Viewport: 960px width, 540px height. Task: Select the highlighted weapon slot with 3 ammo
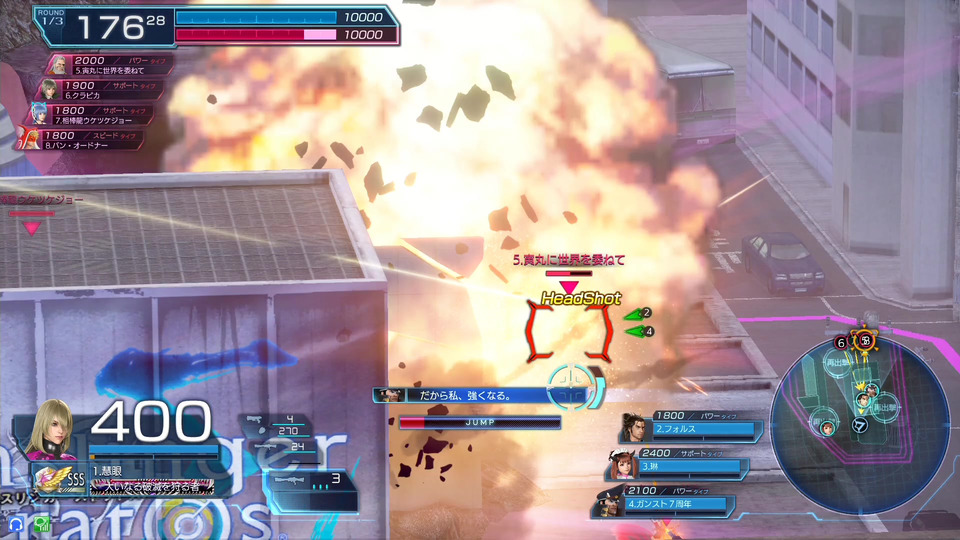[x=311, y=480]
